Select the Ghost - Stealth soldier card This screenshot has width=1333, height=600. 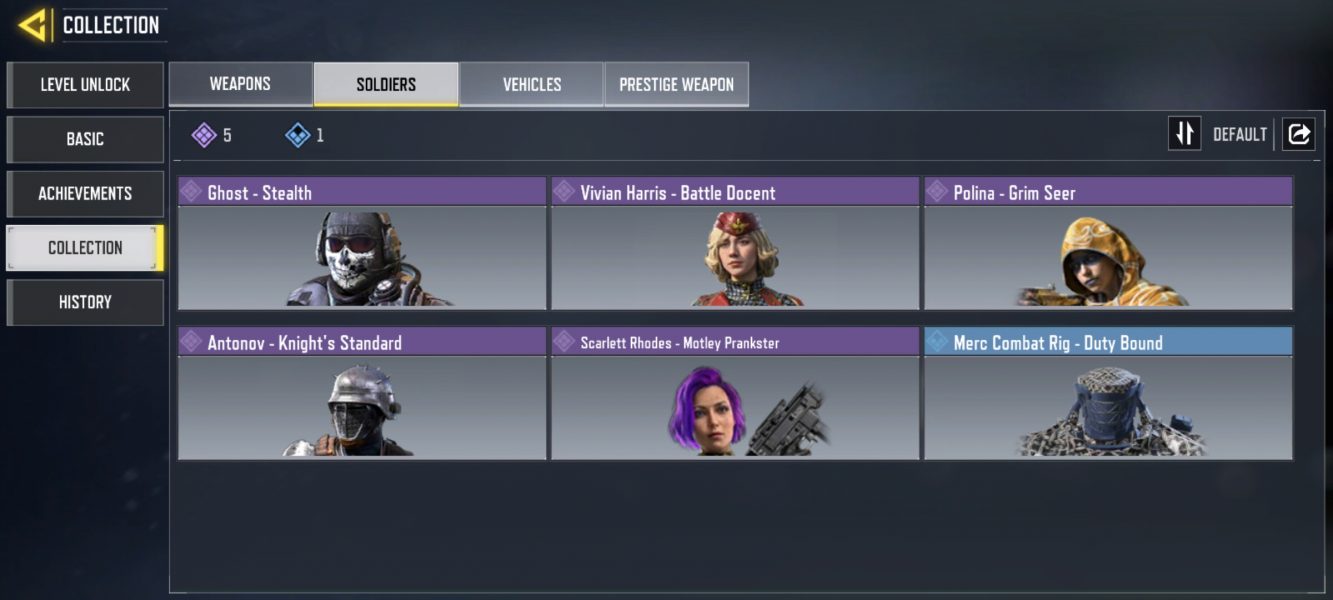pos(362,243)
